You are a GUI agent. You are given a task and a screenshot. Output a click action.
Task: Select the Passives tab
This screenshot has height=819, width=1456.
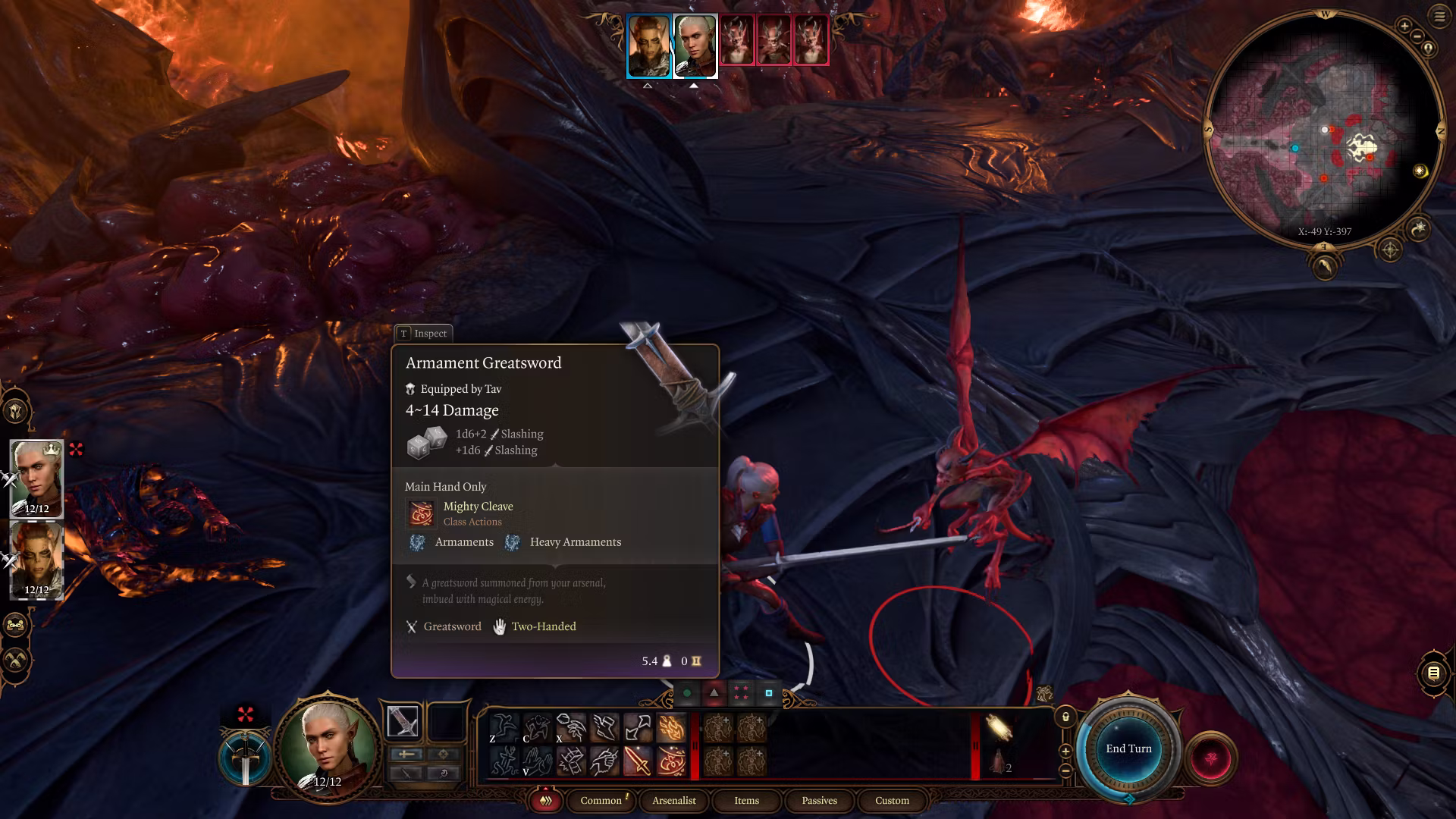click(819, 800)
